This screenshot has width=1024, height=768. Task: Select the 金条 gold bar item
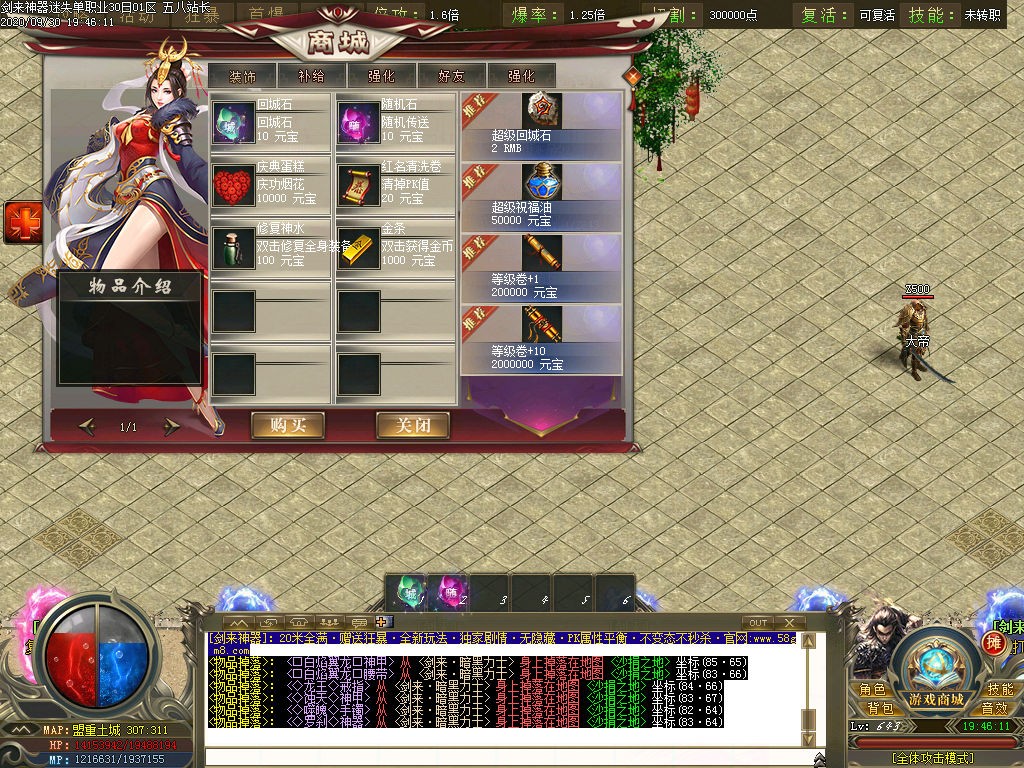pyautogui.click(x=358, y=247)
